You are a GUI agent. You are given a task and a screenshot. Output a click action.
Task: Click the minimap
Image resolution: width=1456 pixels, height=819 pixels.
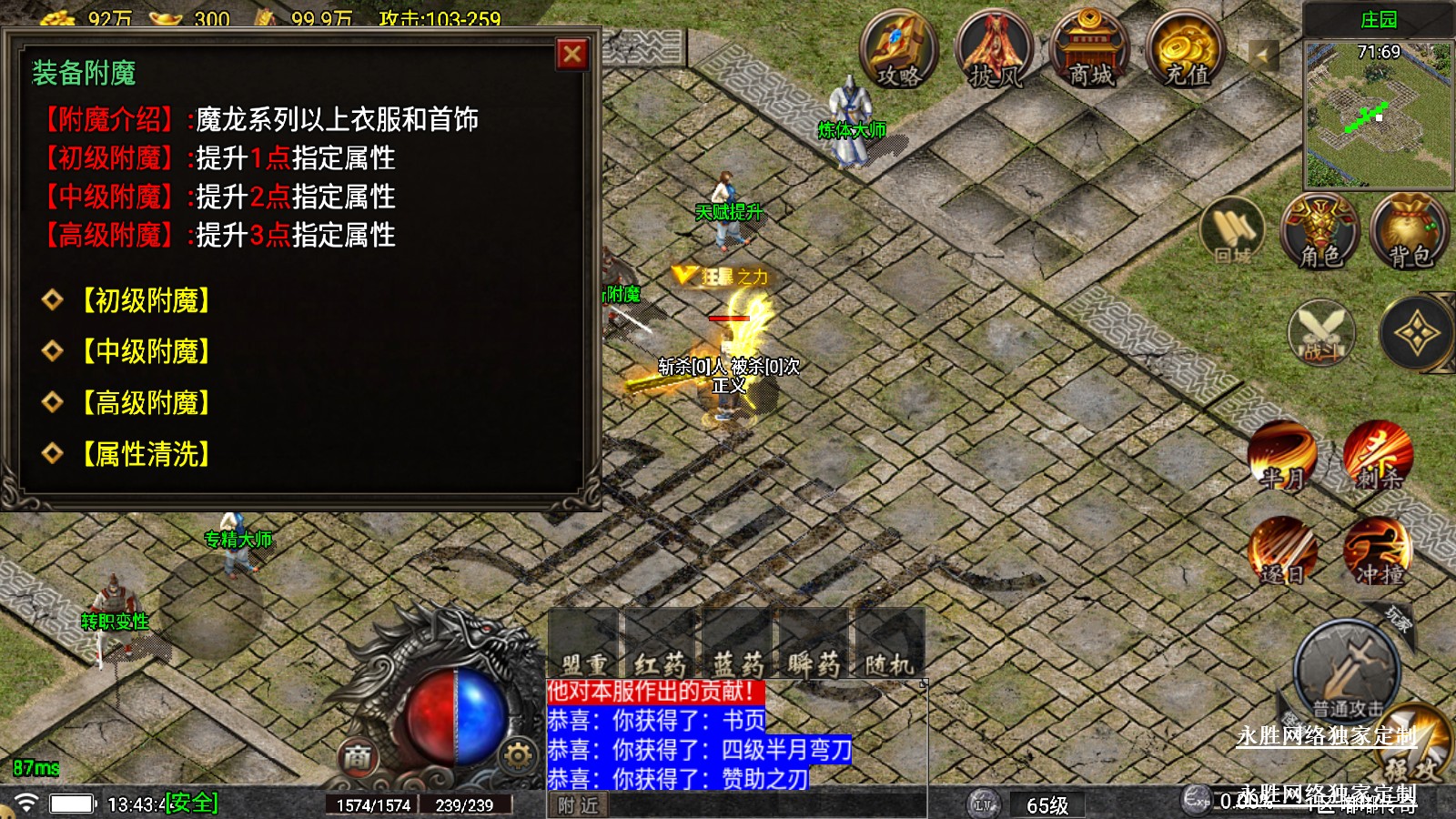(1378, 114)
